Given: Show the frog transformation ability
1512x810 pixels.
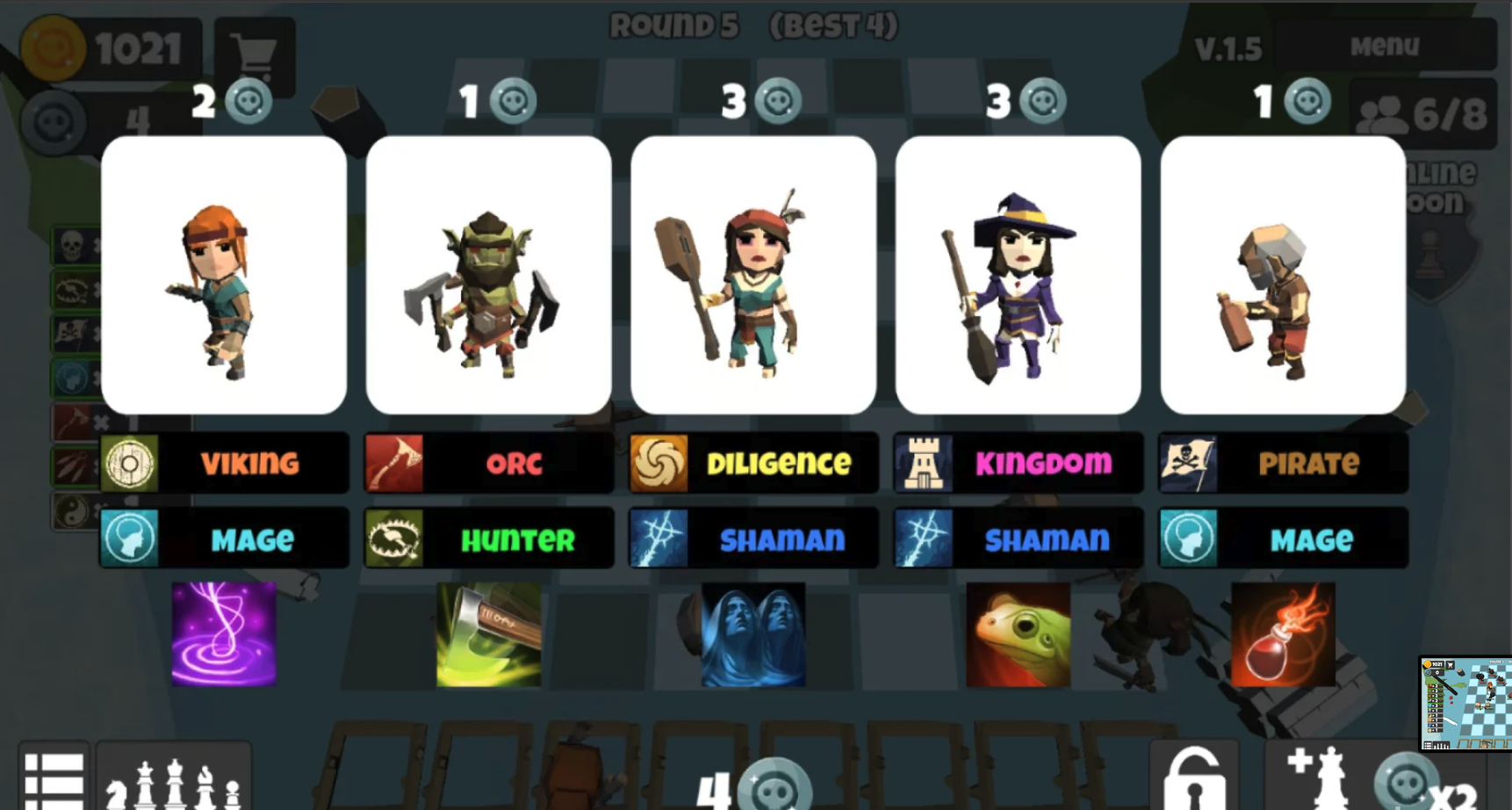Looking at the screenshot, I should point(1018,633).
